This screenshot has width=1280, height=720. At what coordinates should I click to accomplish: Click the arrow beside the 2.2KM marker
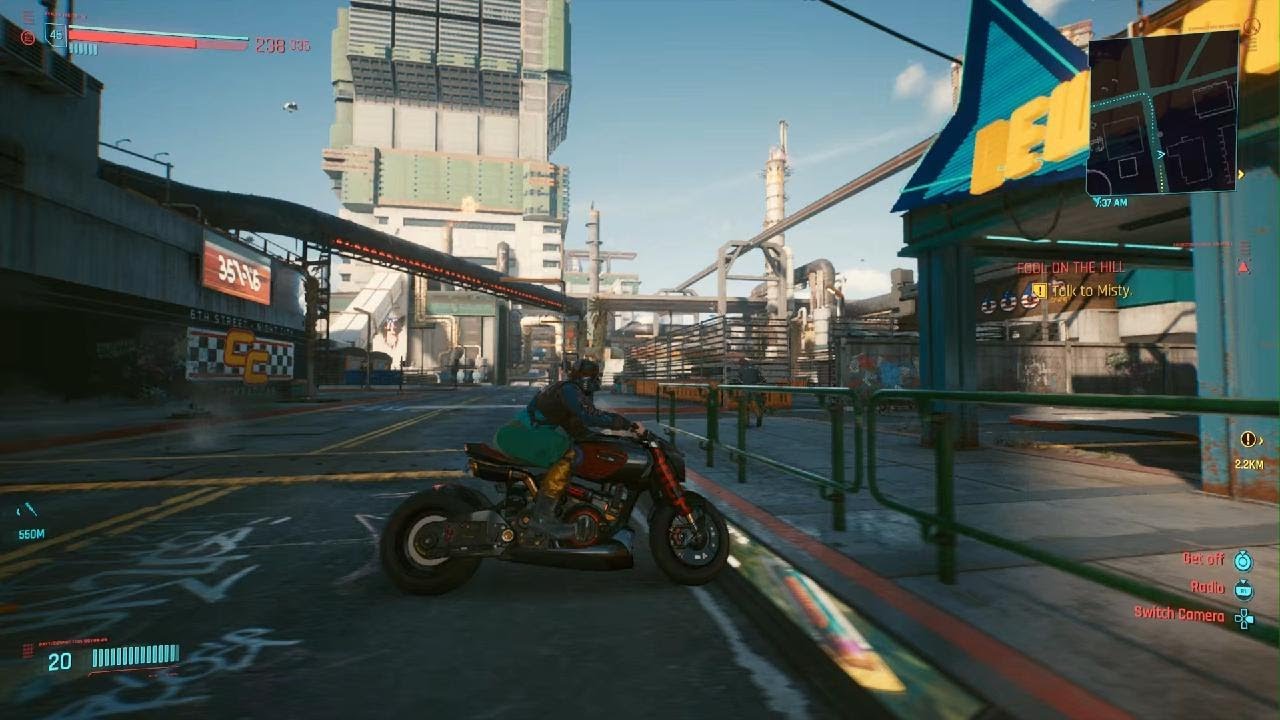(1262, 440)
